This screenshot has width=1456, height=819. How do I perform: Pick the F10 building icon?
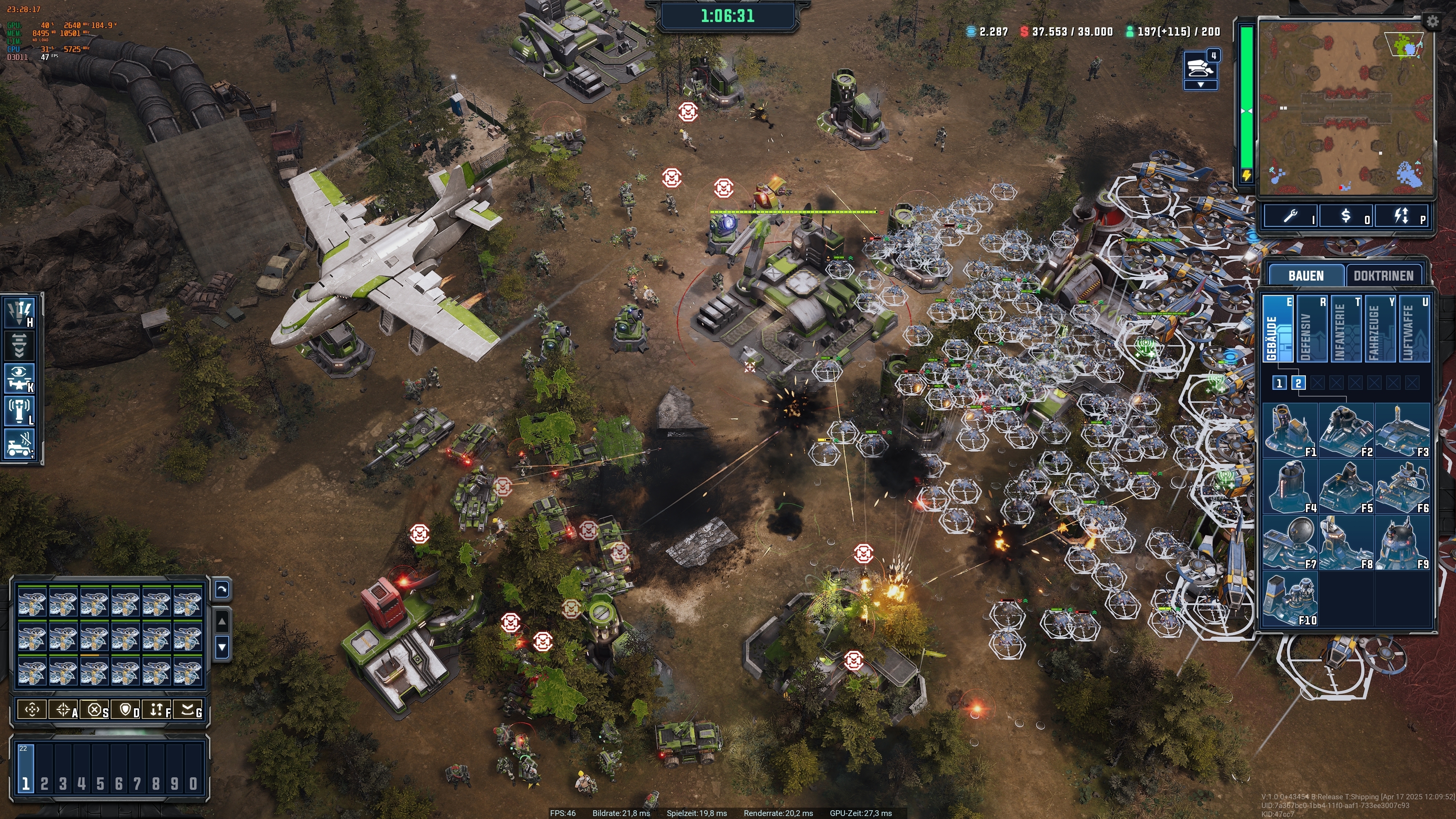point(1290,599)
